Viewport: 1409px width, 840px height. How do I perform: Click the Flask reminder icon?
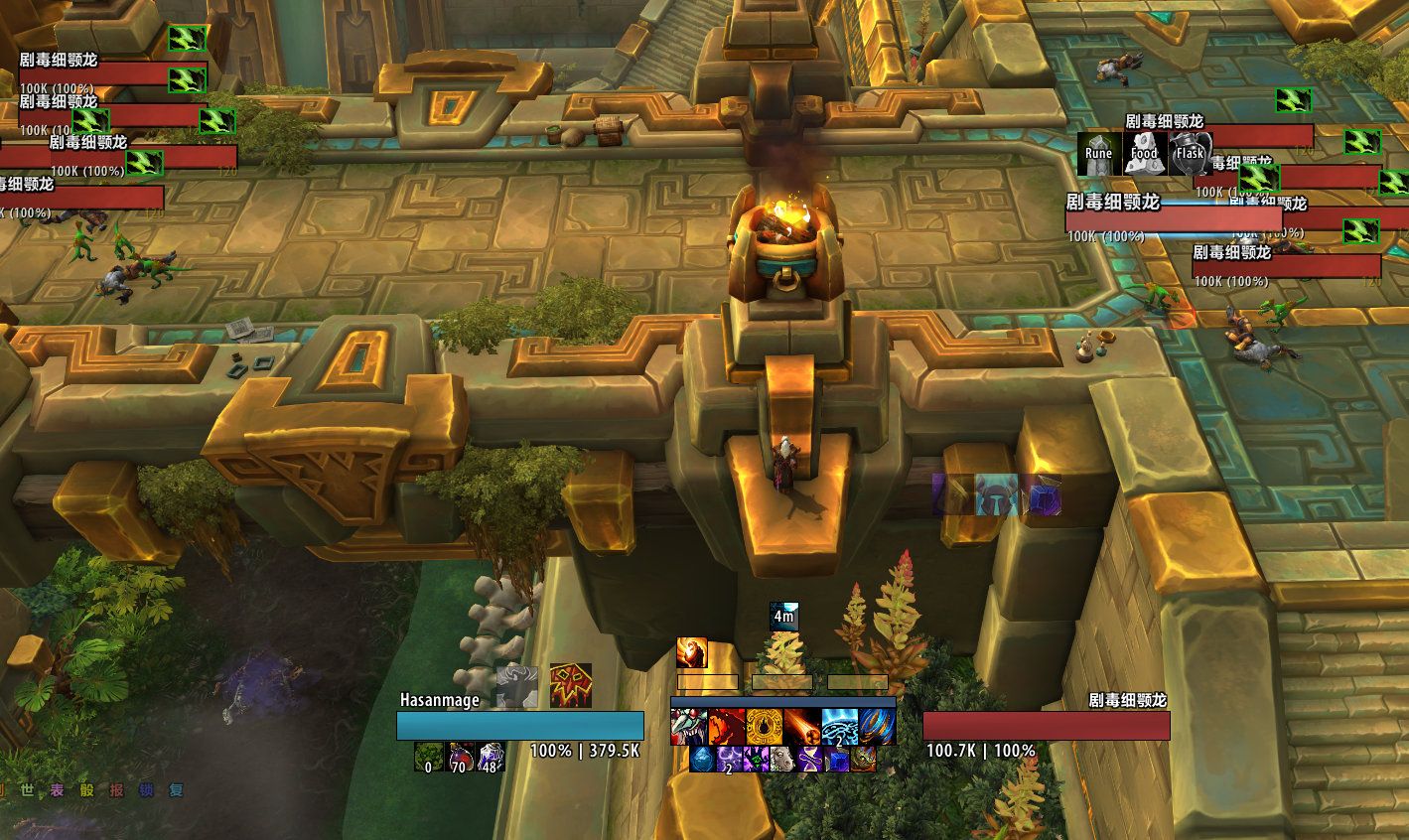1189,154
